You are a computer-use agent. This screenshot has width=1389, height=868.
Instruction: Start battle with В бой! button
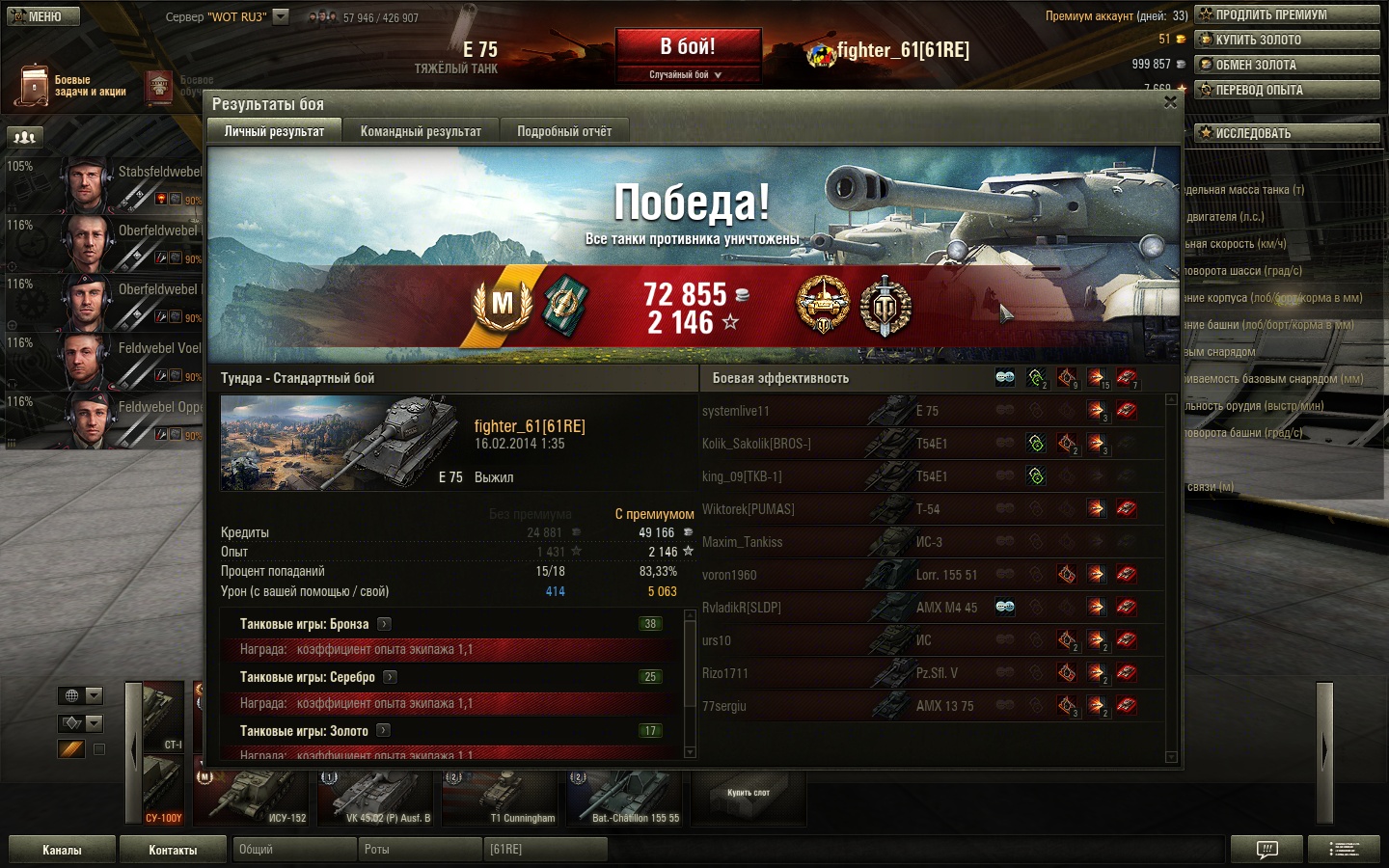688,47
